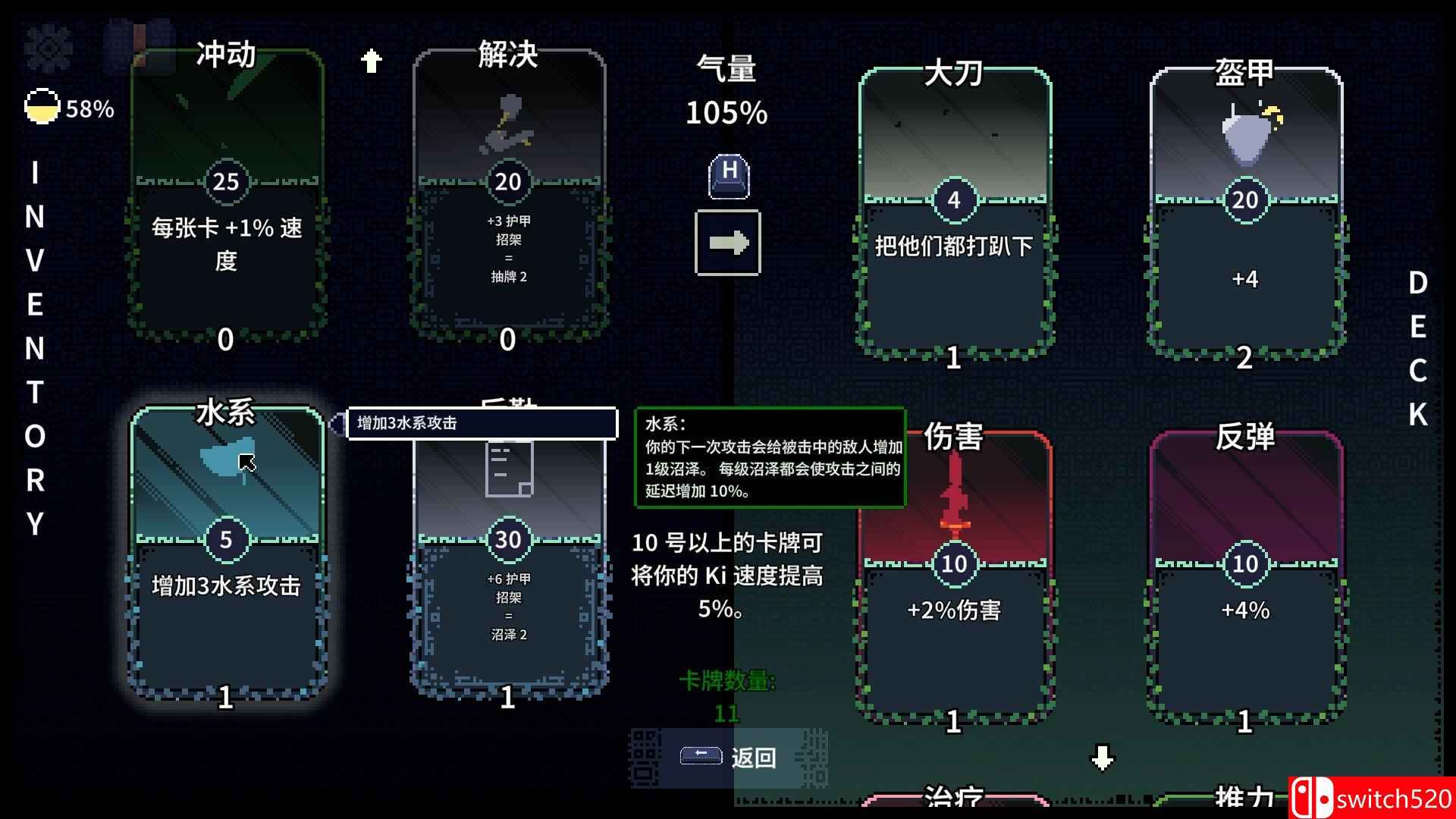Viewport: 1456px width, 819px height.
Task: Click the down arrow to scroll the deck
Action: click(x=1101, y=756)
